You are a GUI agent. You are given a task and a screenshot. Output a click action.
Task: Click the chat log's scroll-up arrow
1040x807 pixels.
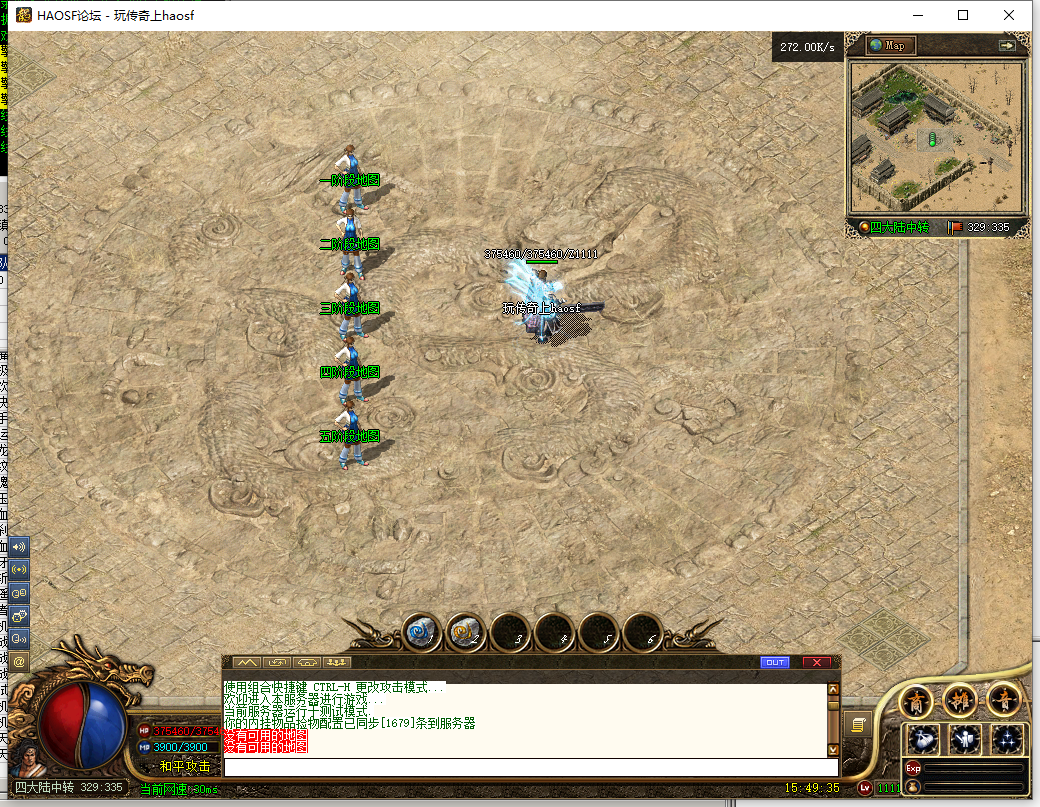833,689
